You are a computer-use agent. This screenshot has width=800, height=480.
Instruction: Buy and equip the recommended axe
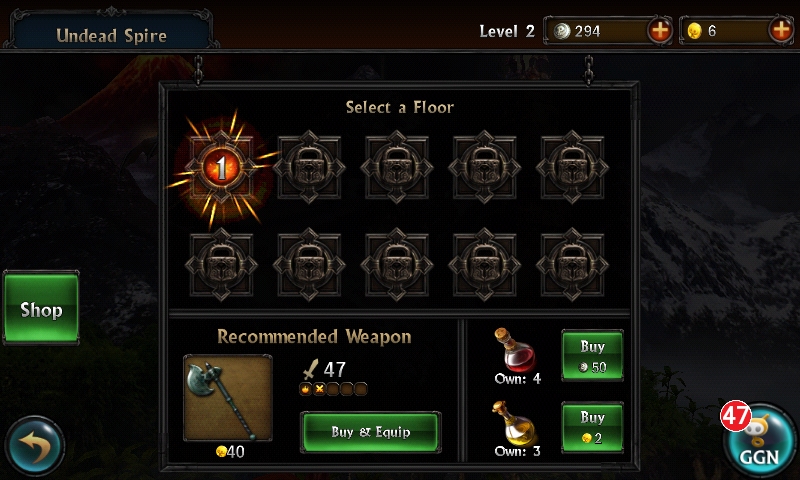point(370,432)
